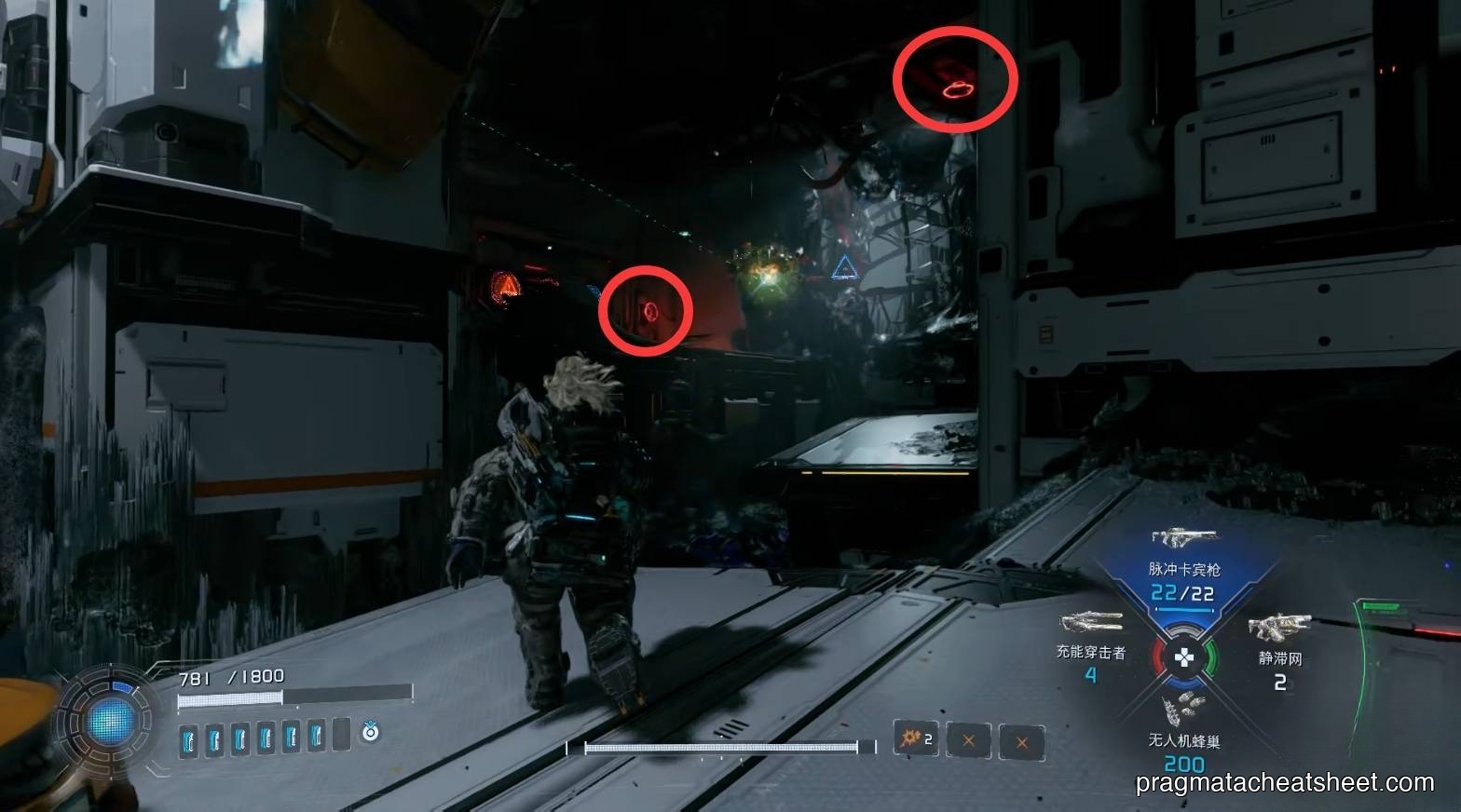
Task: Click the round repair item icon beside cartridges
Action: pyautogui.click(x=371, y=733)
